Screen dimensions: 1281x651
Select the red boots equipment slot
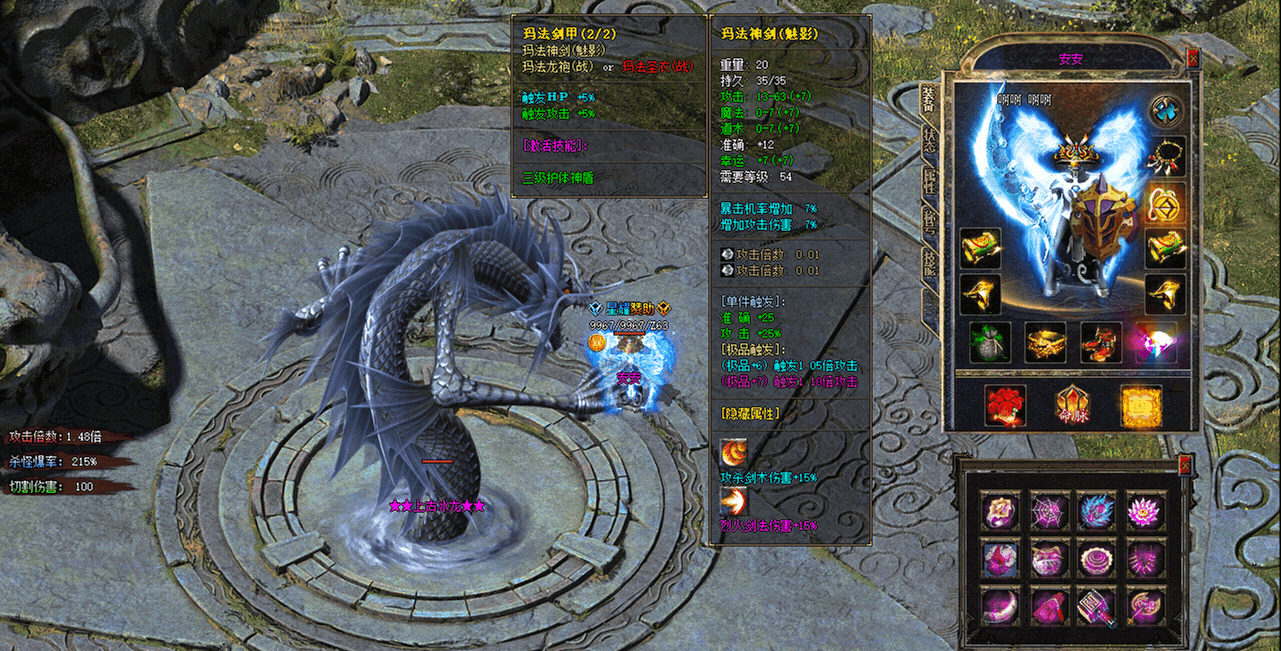pos(1101,342)
